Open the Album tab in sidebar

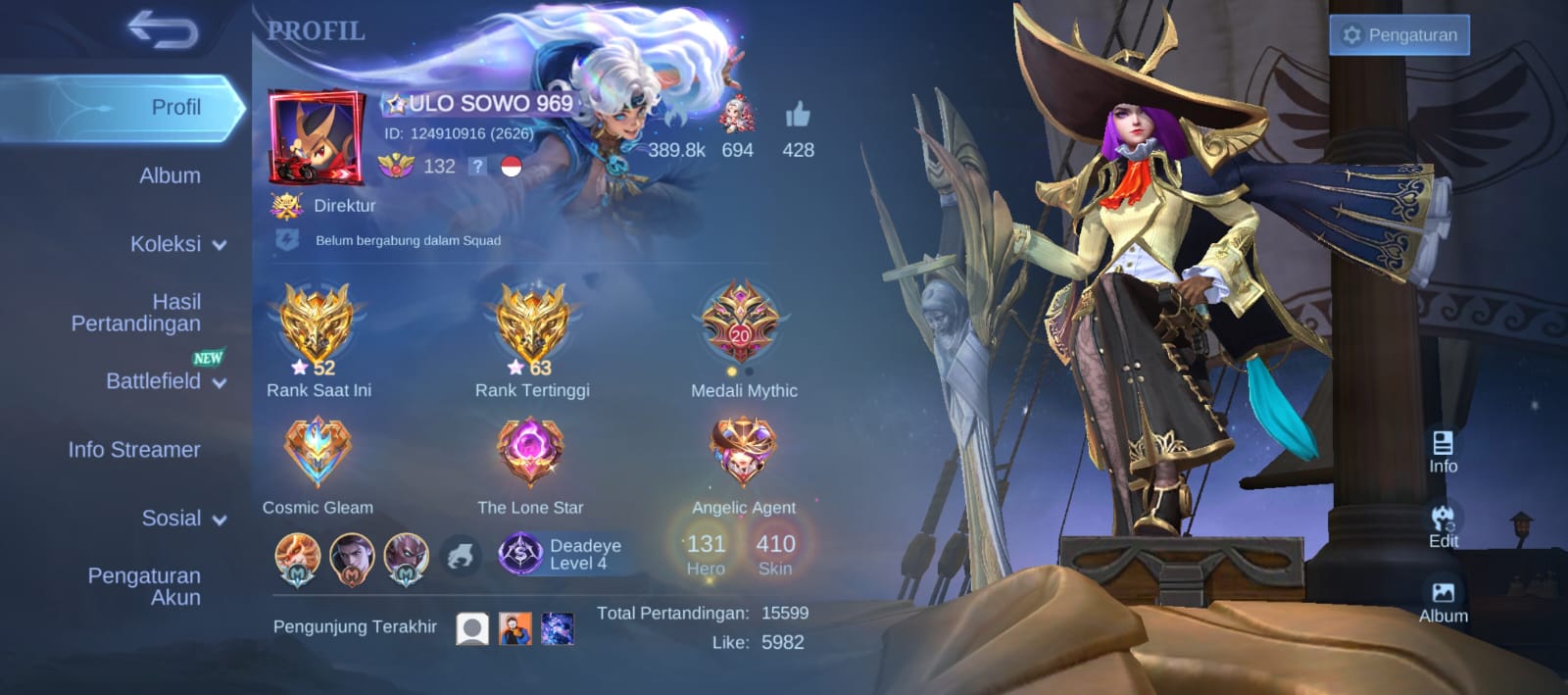point(170,175)
